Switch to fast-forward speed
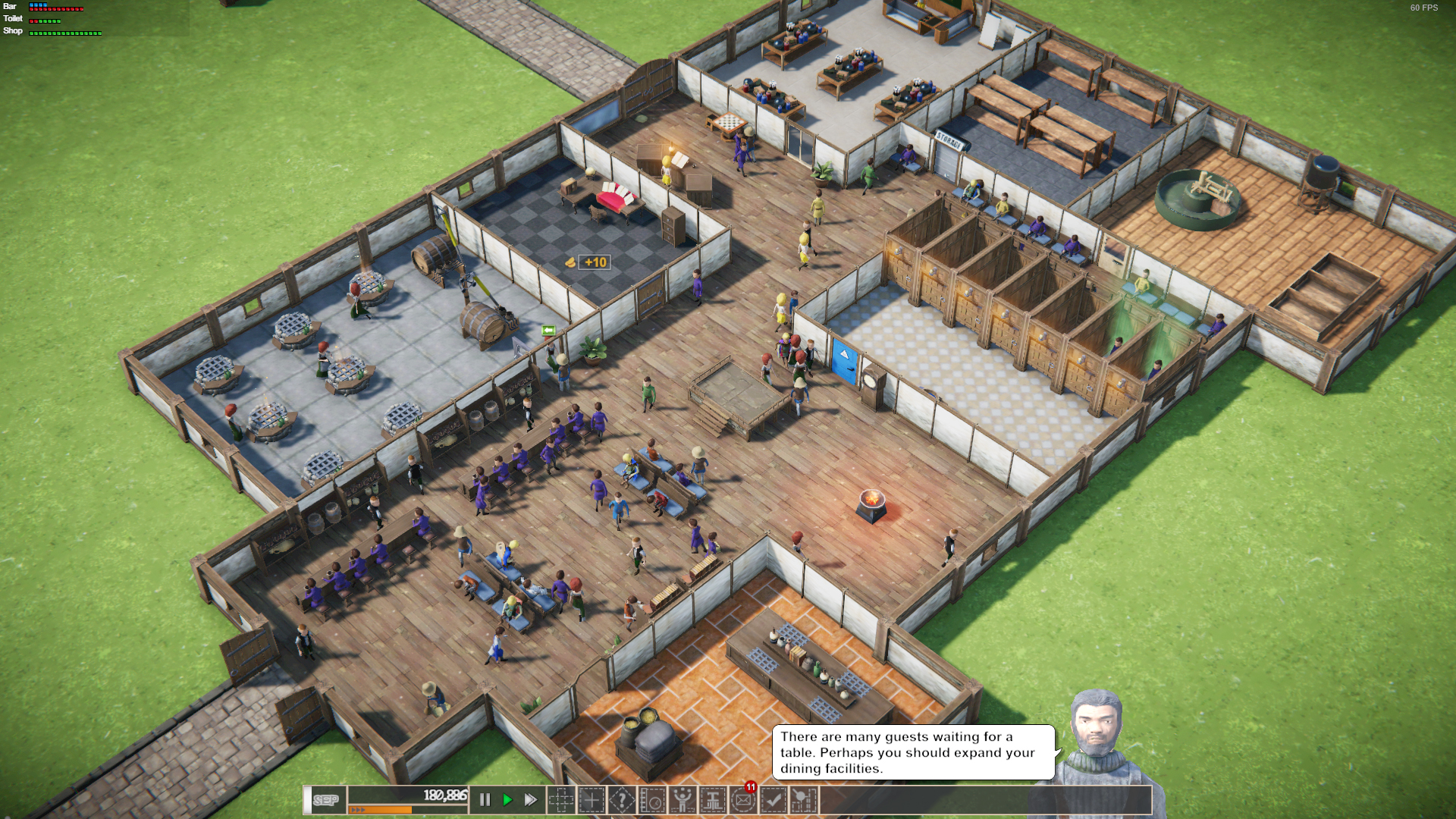 (530, 799)
